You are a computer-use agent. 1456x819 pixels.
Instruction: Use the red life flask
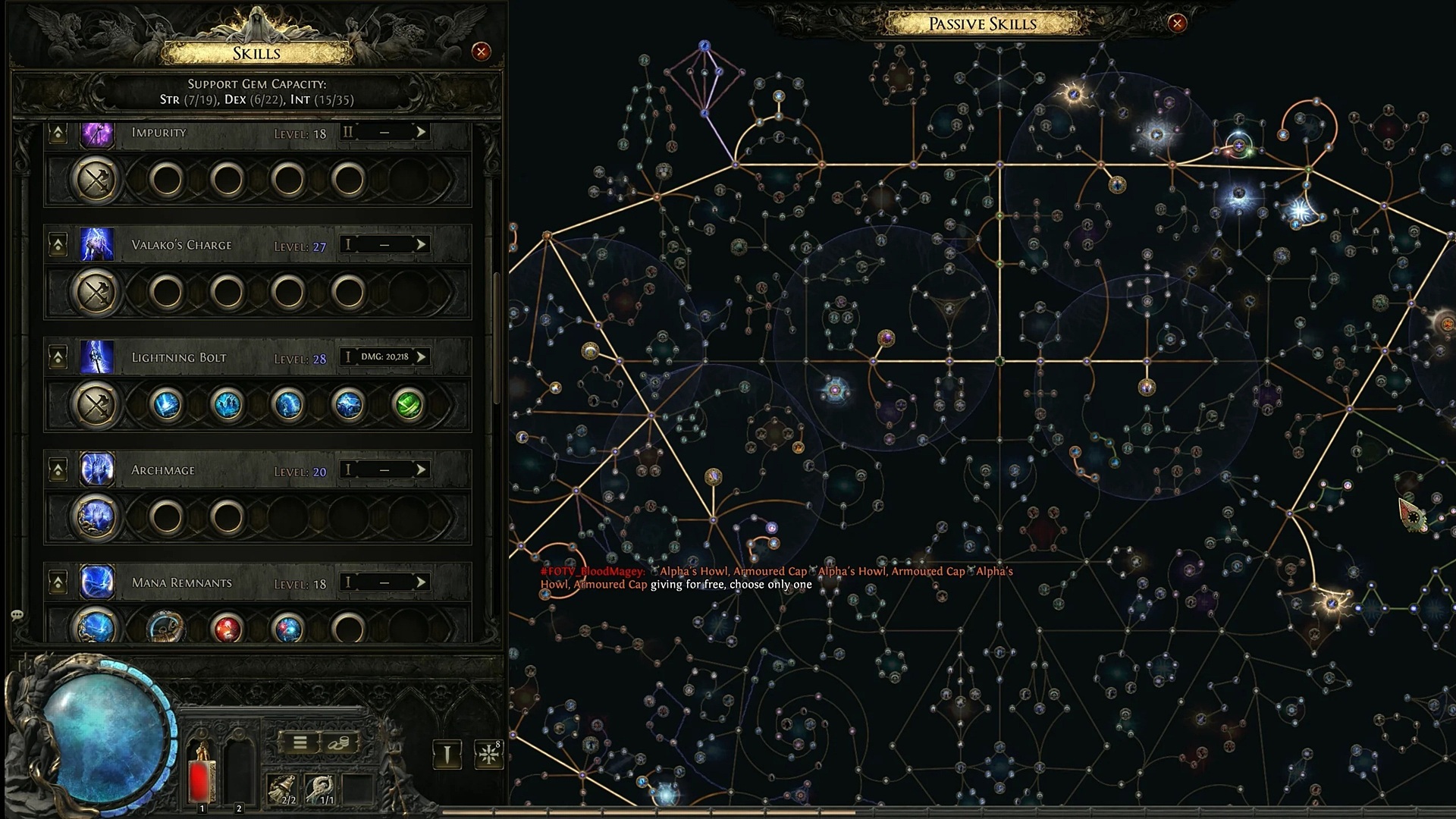click(x=201, y=773)
